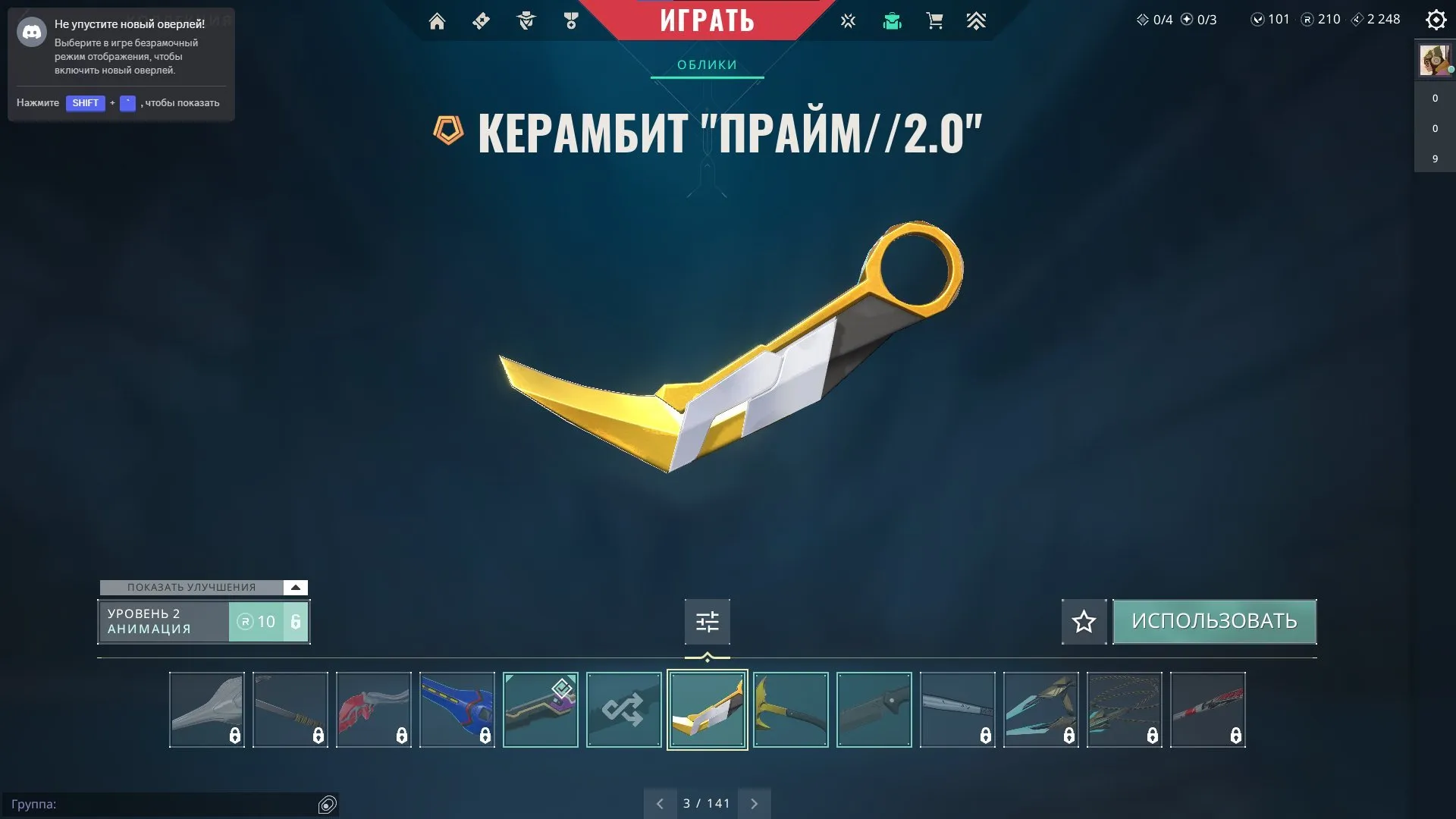Open the Store shopping cart icon
Screen dimensions: 1456x819
(x=935, y=21)
